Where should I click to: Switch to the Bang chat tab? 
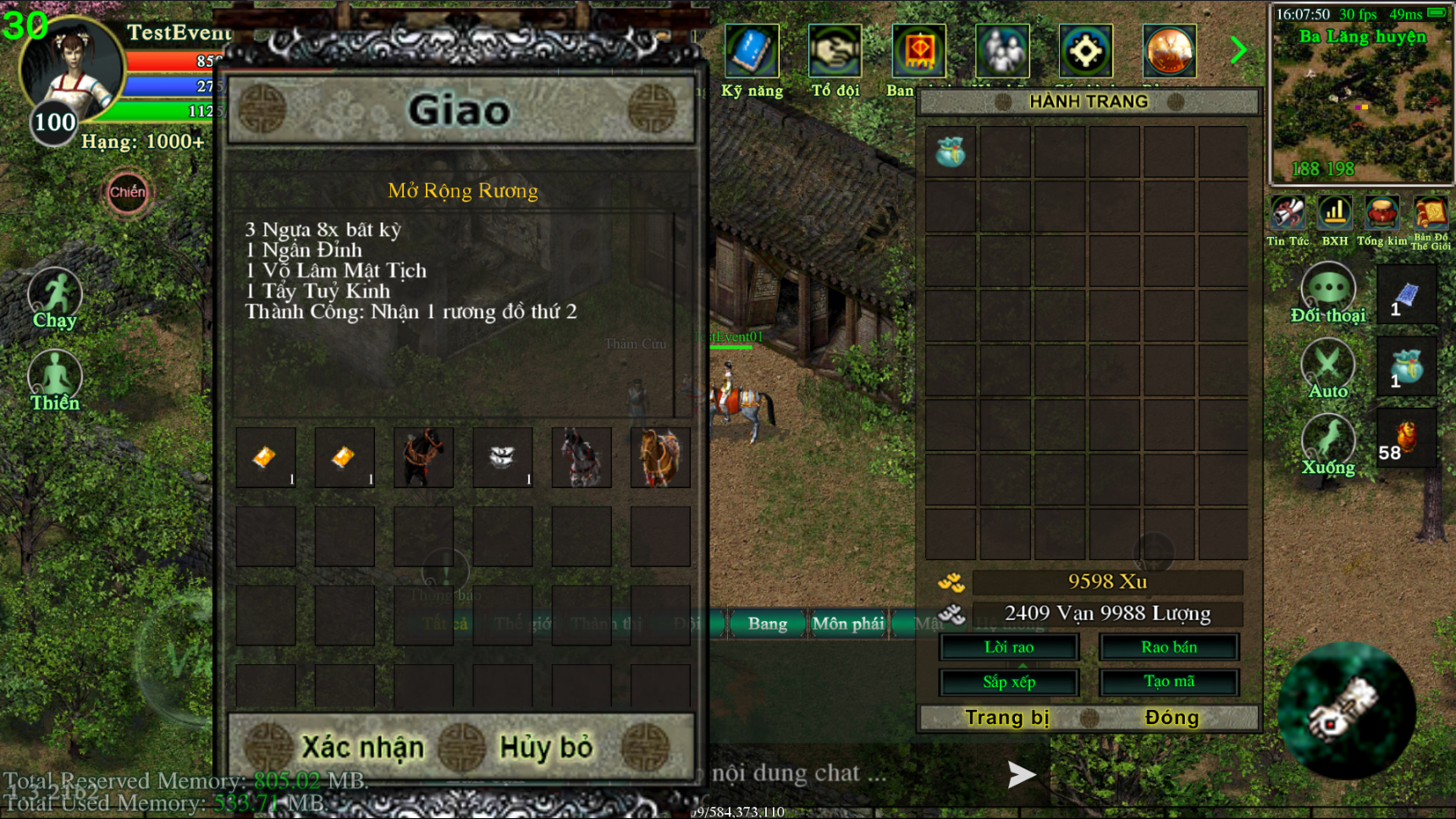coord(767,624)
